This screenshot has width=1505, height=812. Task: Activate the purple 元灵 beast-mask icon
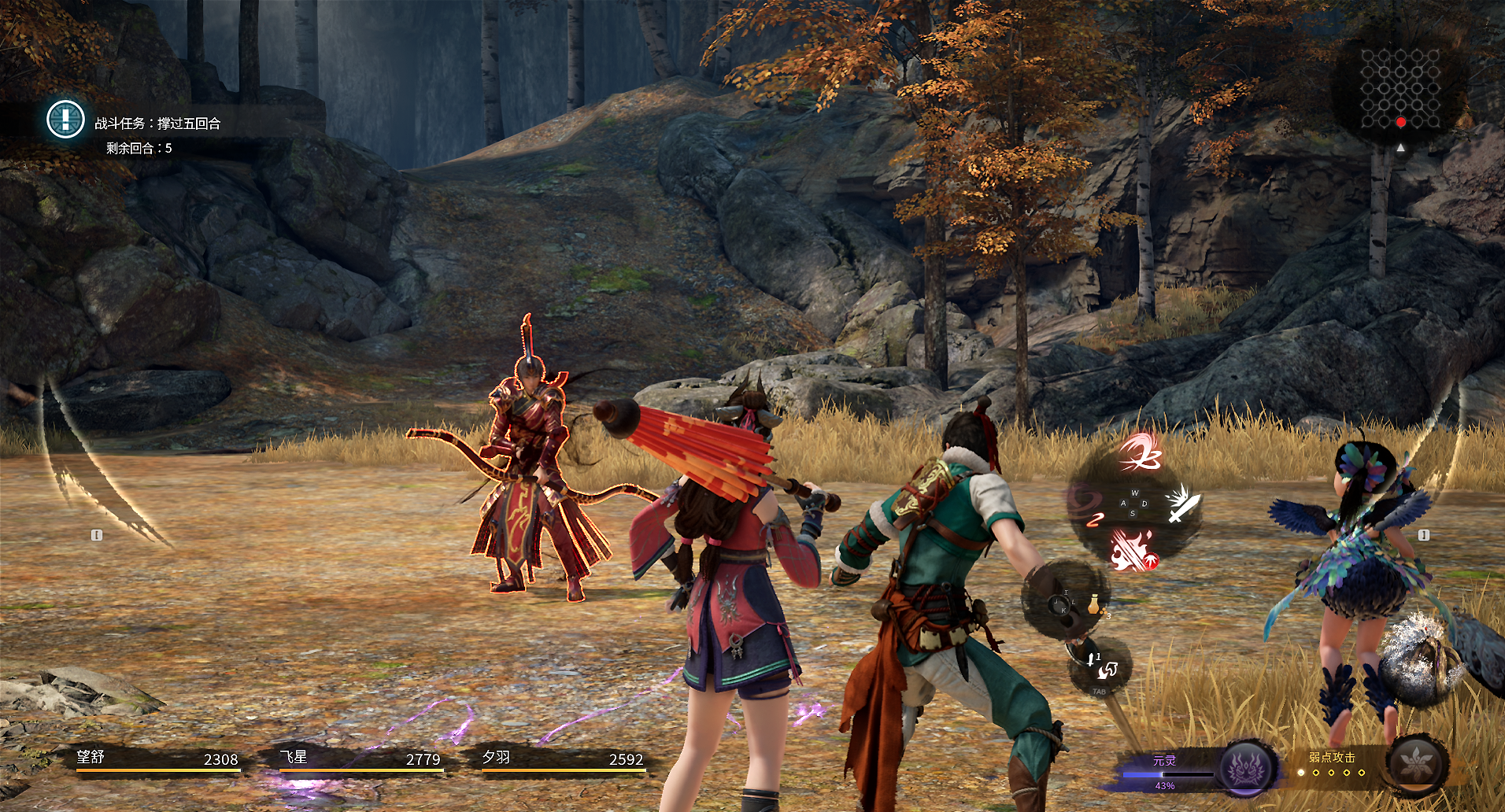point(1247,766)
